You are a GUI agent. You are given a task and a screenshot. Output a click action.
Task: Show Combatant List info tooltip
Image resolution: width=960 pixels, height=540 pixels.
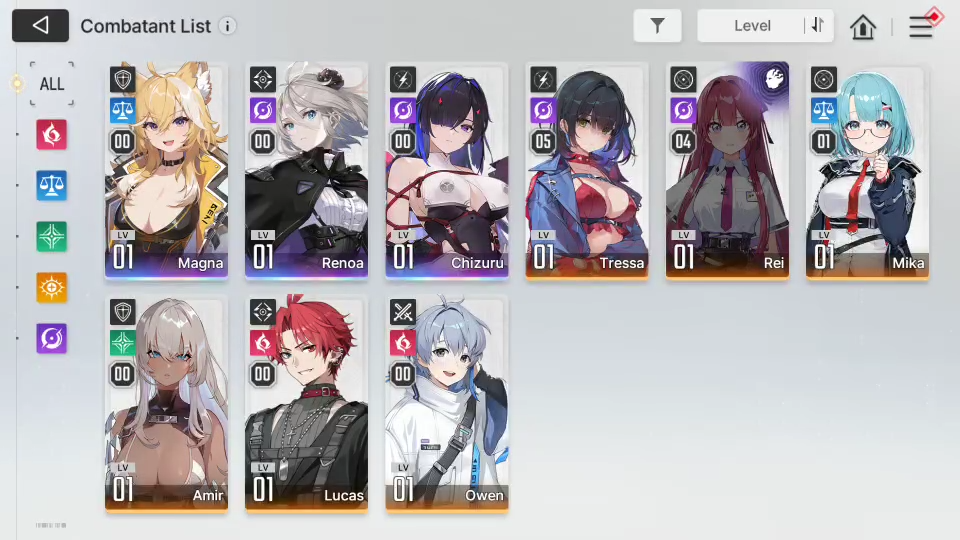[228, 26]
